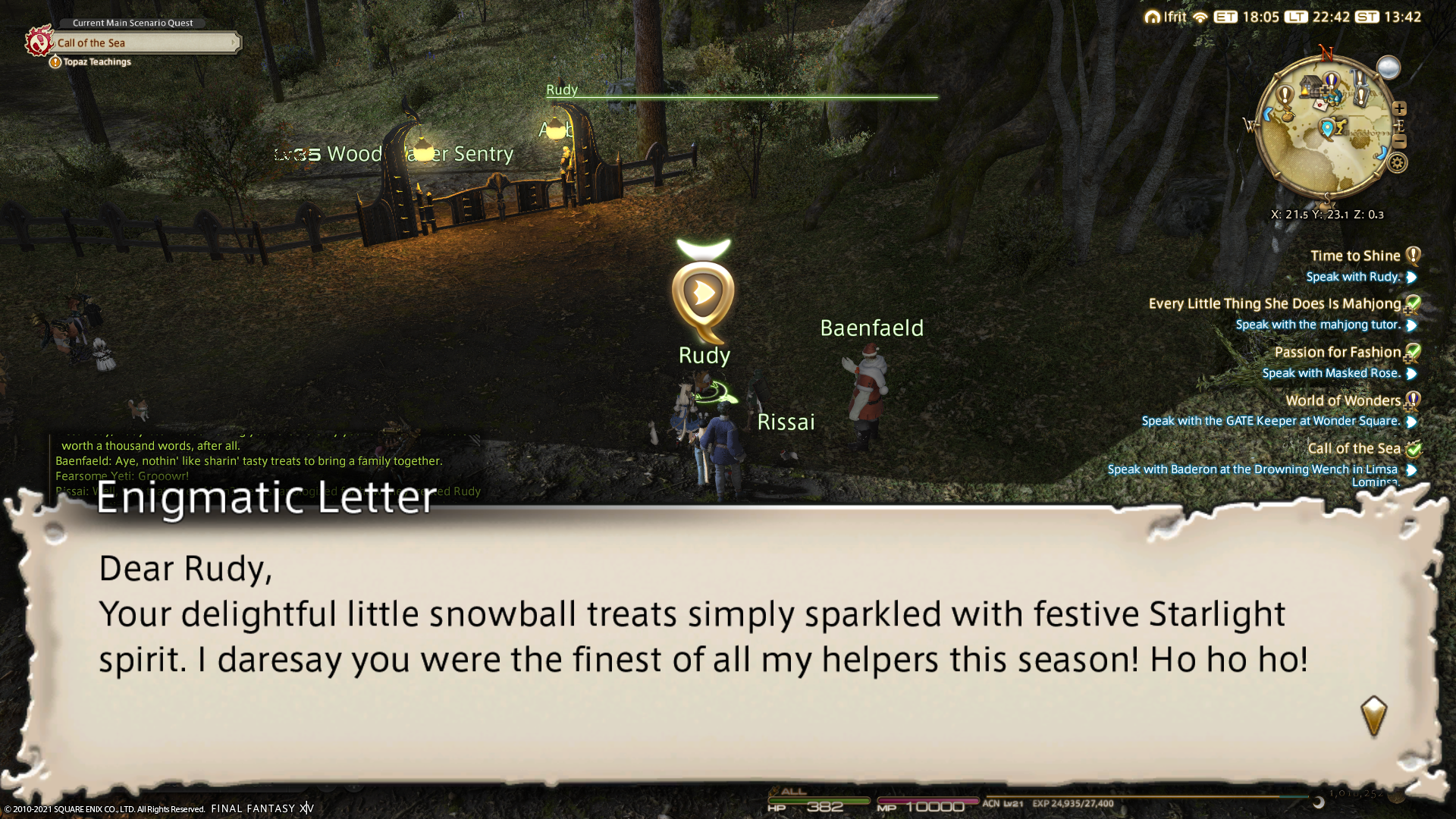This screenshot has width=1456, height=819.
Task: Zoom in the minimap with the plus button
Action: pyautogui.click(x=1399, y=108)
